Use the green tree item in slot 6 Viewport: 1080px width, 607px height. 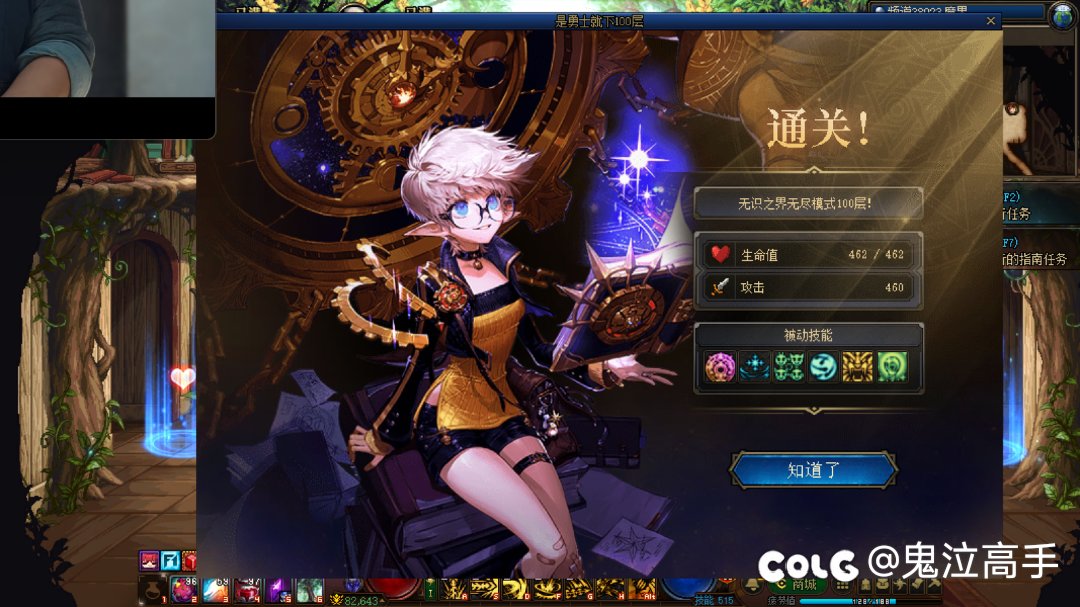click(309, 588)
